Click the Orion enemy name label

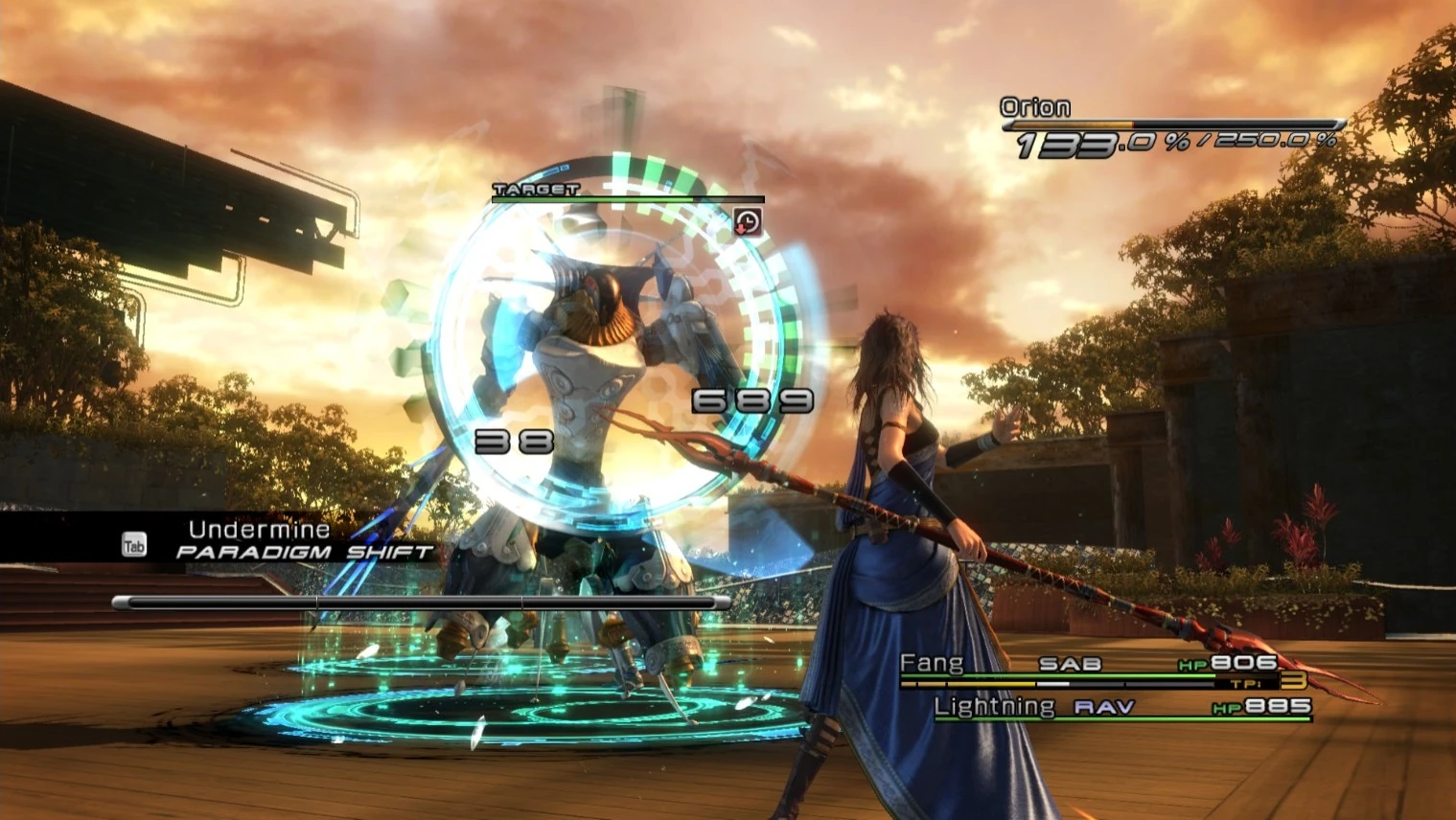click(x=1035, y=106)
